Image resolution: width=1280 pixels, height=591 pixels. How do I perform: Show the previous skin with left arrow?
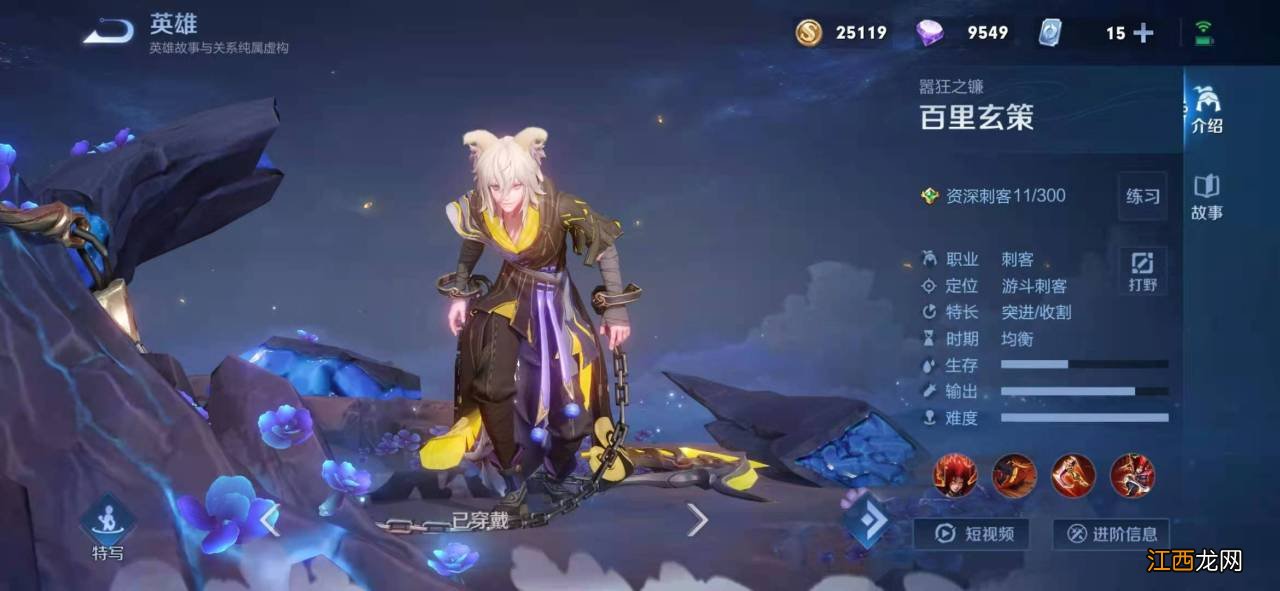[x=269, y=519]
